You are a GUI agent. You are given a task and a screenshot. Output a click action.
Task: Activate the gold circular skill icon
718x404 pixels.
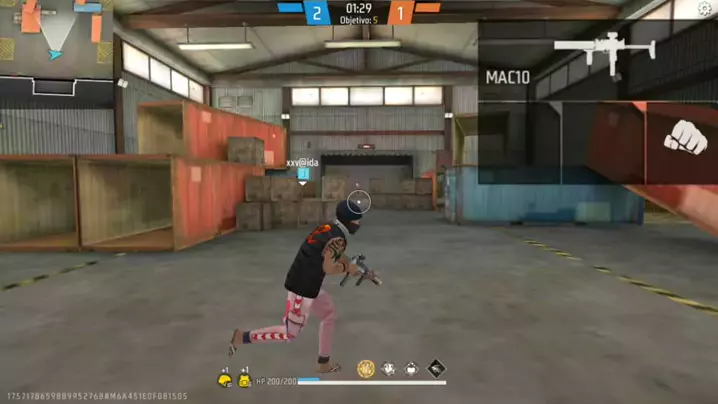[366, 369]
